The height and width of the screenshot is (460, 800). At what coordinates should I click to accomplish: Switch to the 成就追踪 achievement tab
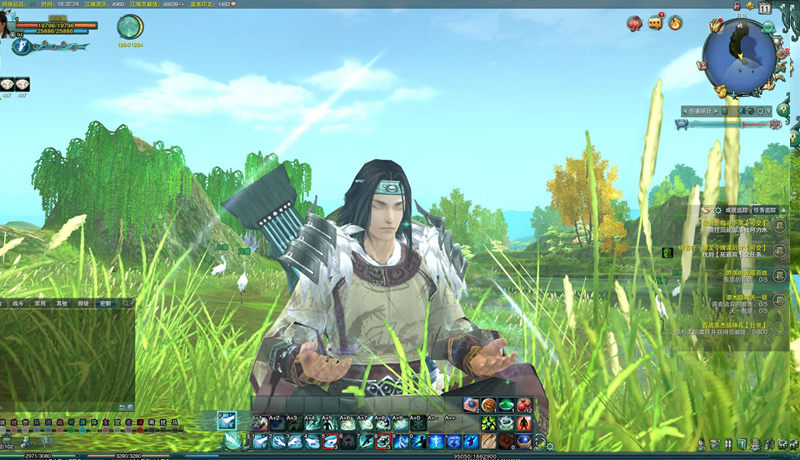tap(737, 210)
